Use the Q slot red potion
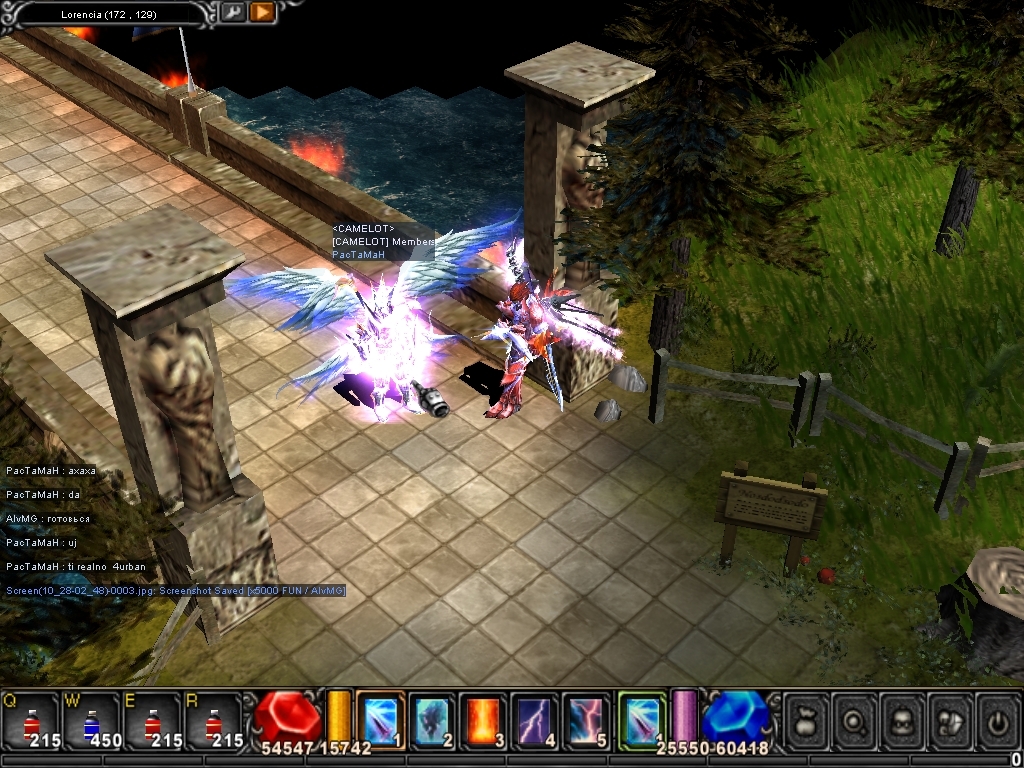 point(30,720)
